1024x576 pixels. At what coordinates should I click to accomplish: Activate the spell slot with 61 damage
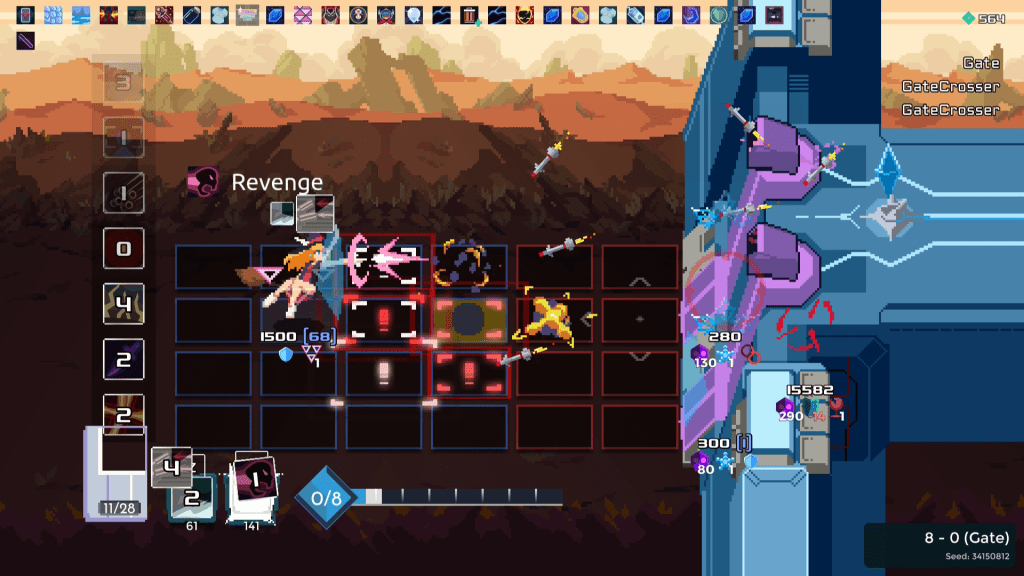[x=190, y=497]
